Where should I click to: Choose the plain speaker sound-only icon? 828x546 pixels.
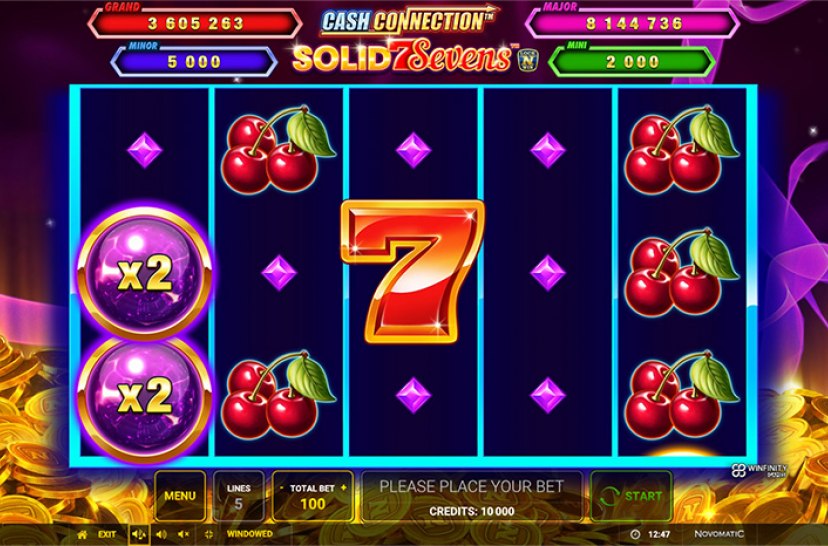[160, 534]
